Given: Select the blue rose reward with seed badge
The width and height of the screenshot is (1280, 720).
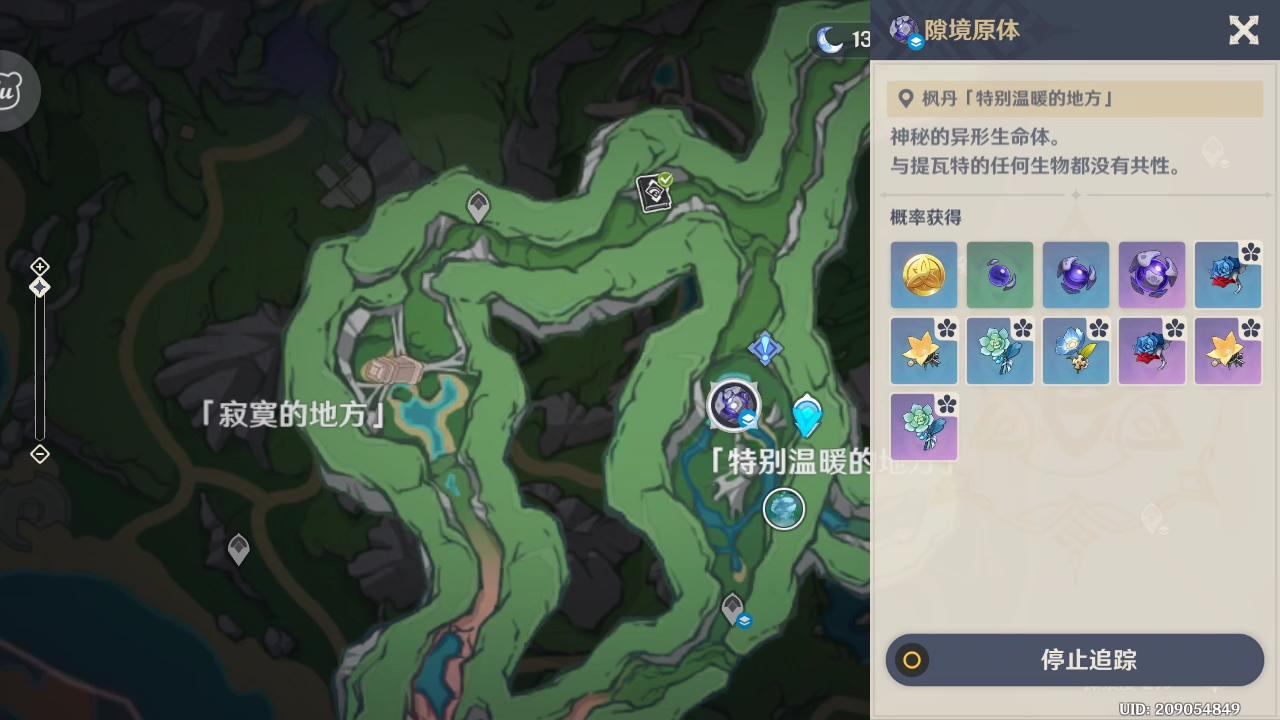Looking at the screenshot, I should [x=1228, y=274].
